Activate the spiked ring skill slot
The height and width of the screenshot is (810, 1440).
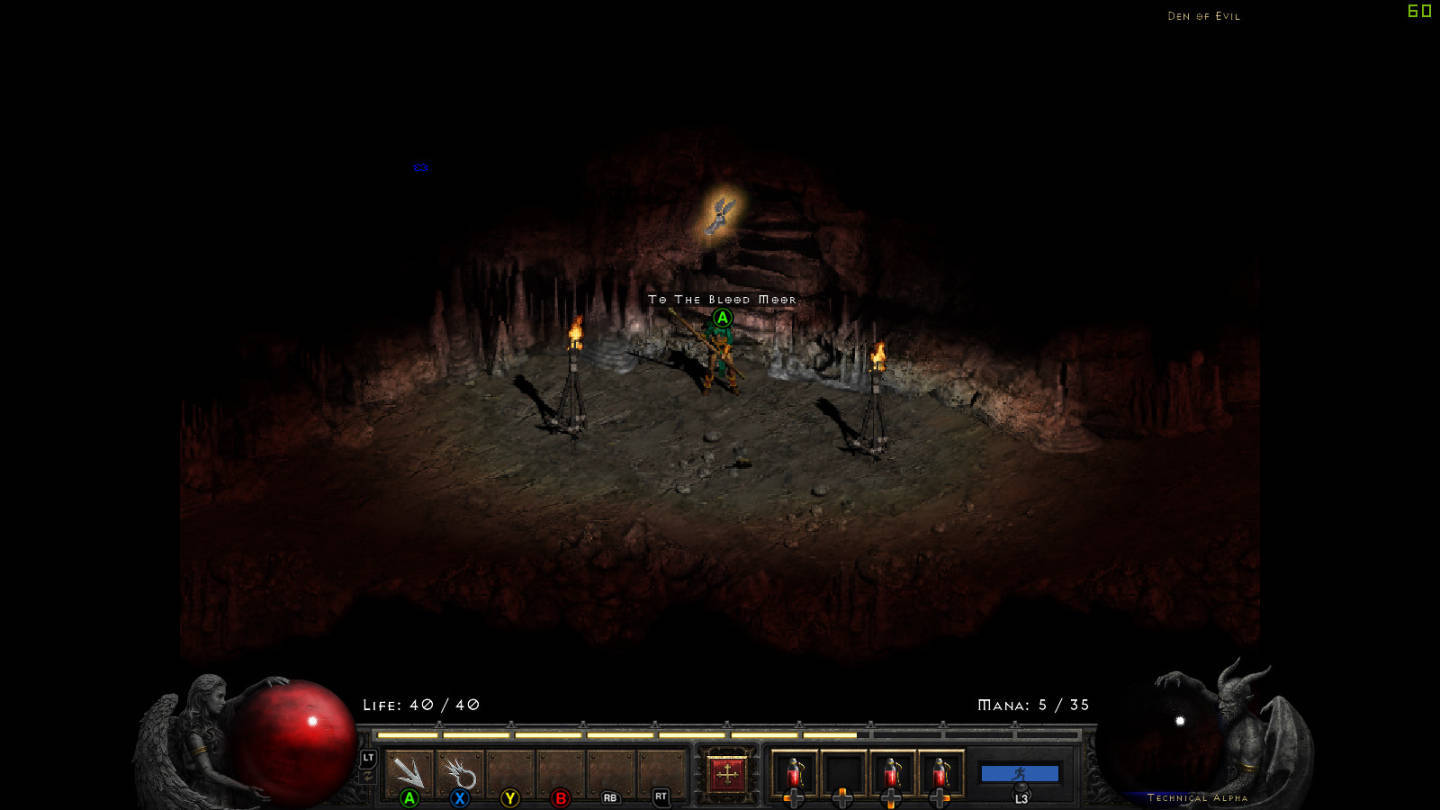point(460,774)
